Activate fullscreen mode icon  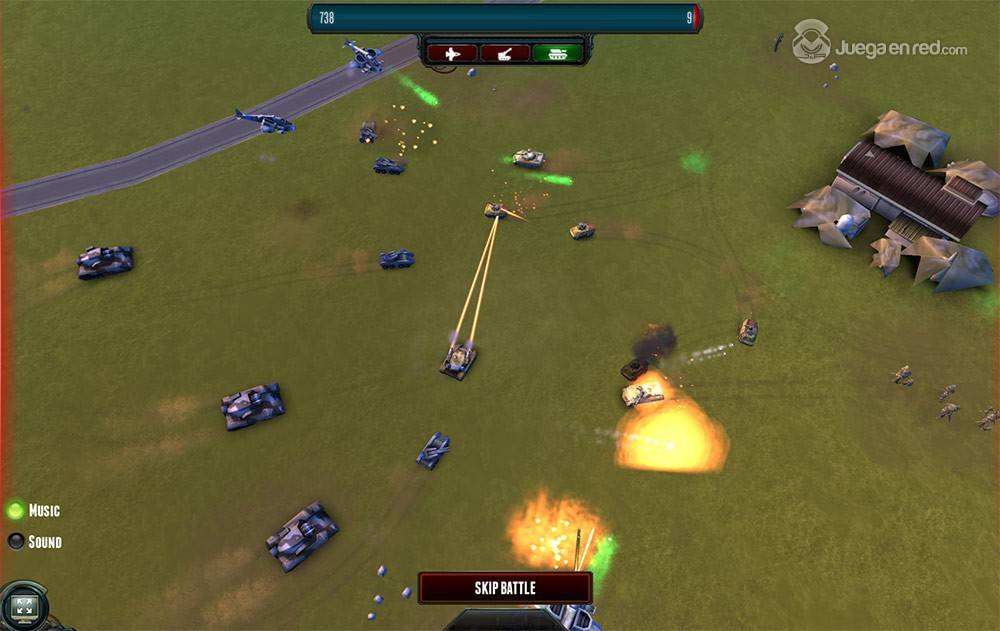[23, 606]
